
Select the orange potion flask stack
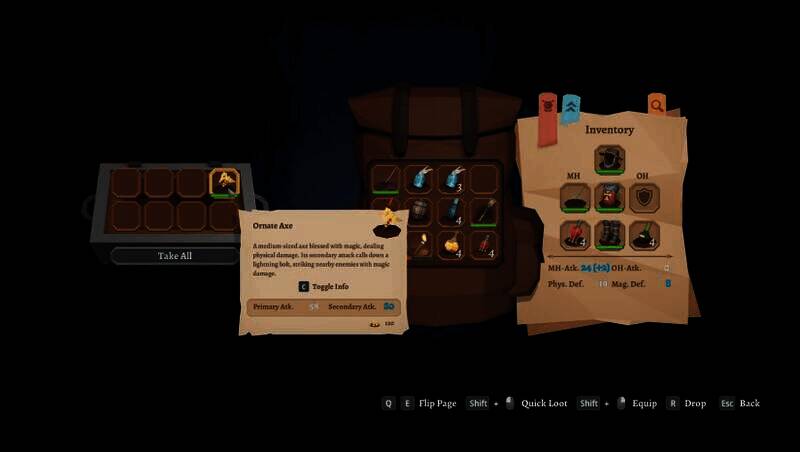(452, 244)
